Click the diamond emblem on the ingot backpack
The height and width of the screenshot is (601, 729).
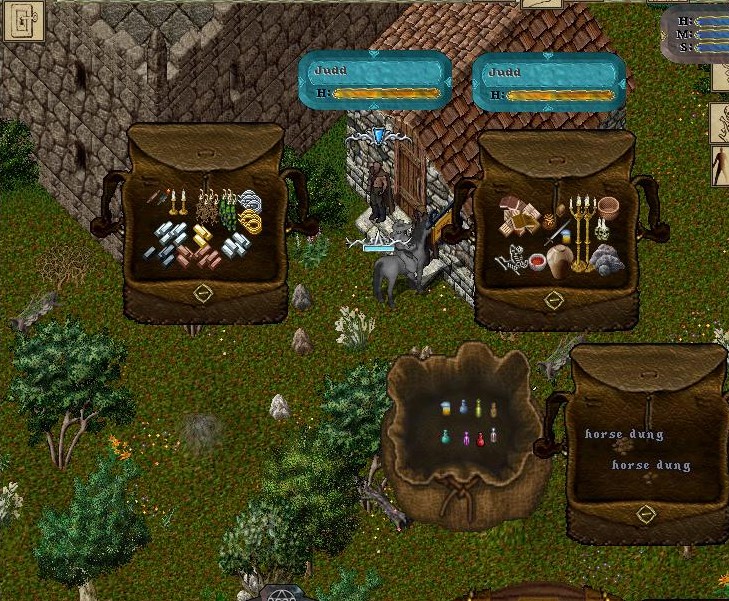click(x=203, y=293)
